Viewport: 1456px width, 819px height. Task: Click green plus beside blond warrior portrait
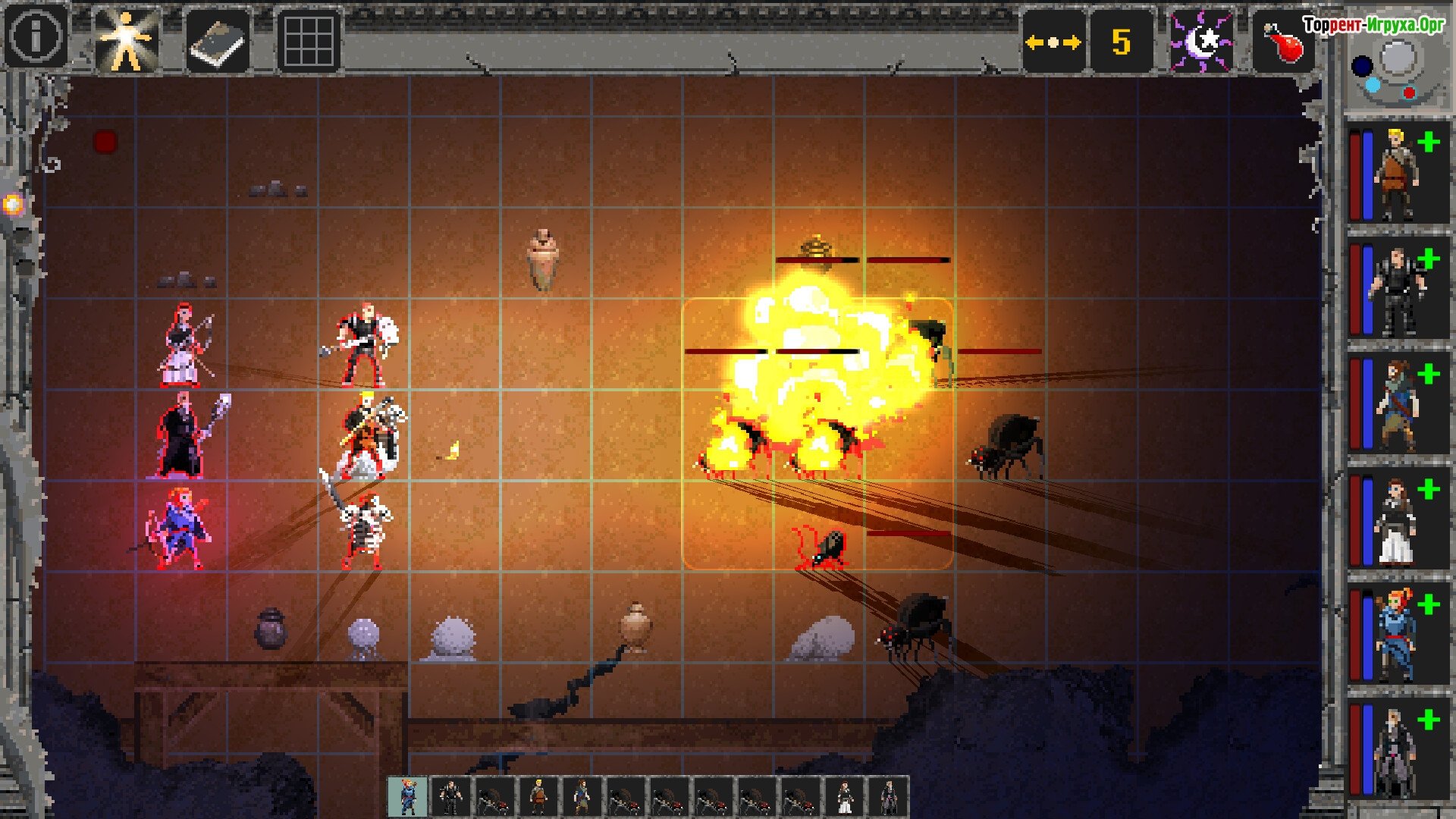[1429, 143]
